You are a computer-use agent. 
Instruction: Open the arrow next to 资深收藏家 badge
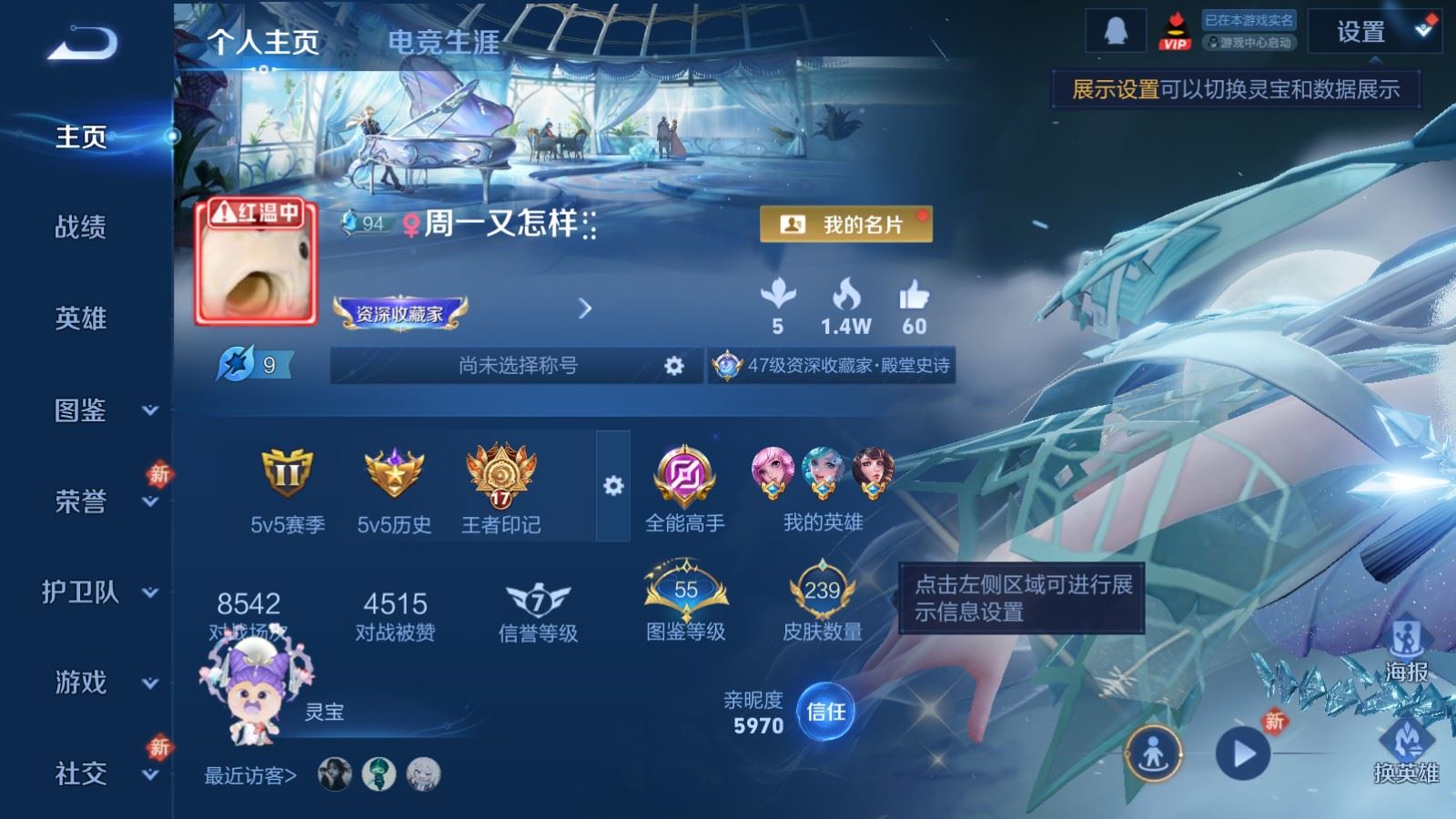tap(583, 308)
